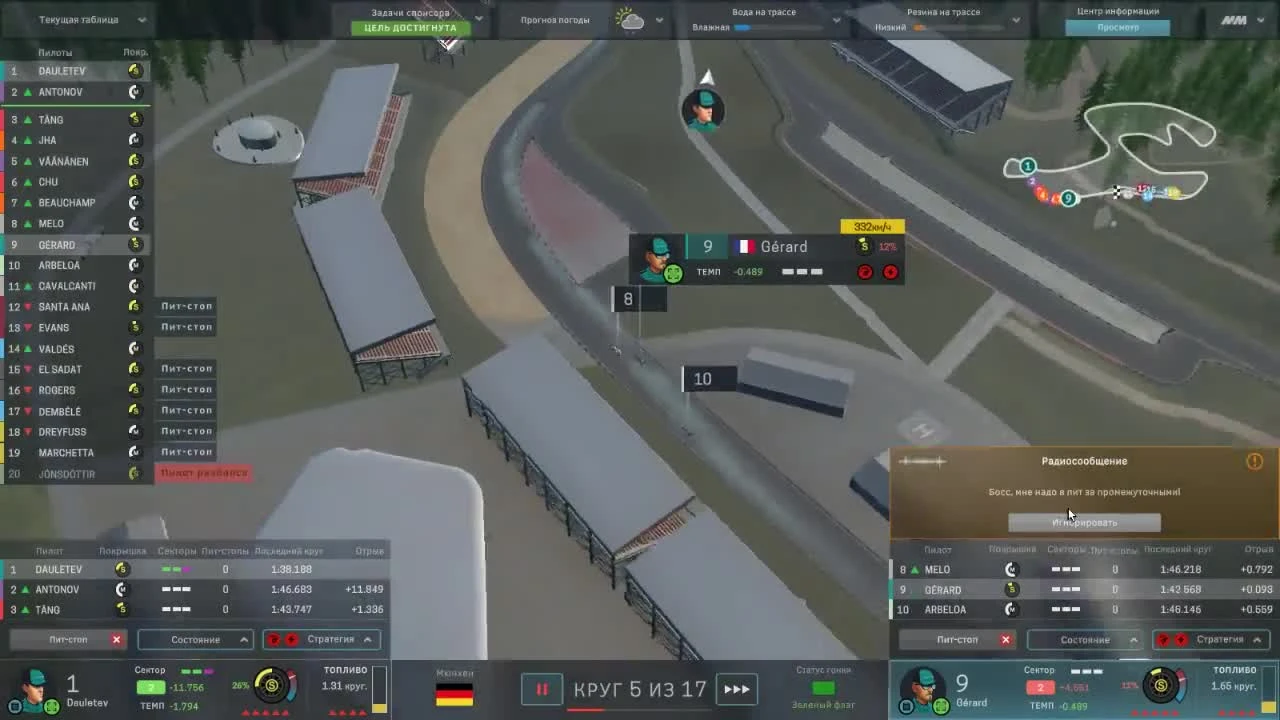Click Просмотр under Центр информации
The width and height of the screenshot is (1280, 720).
(x=1118, y=27)
